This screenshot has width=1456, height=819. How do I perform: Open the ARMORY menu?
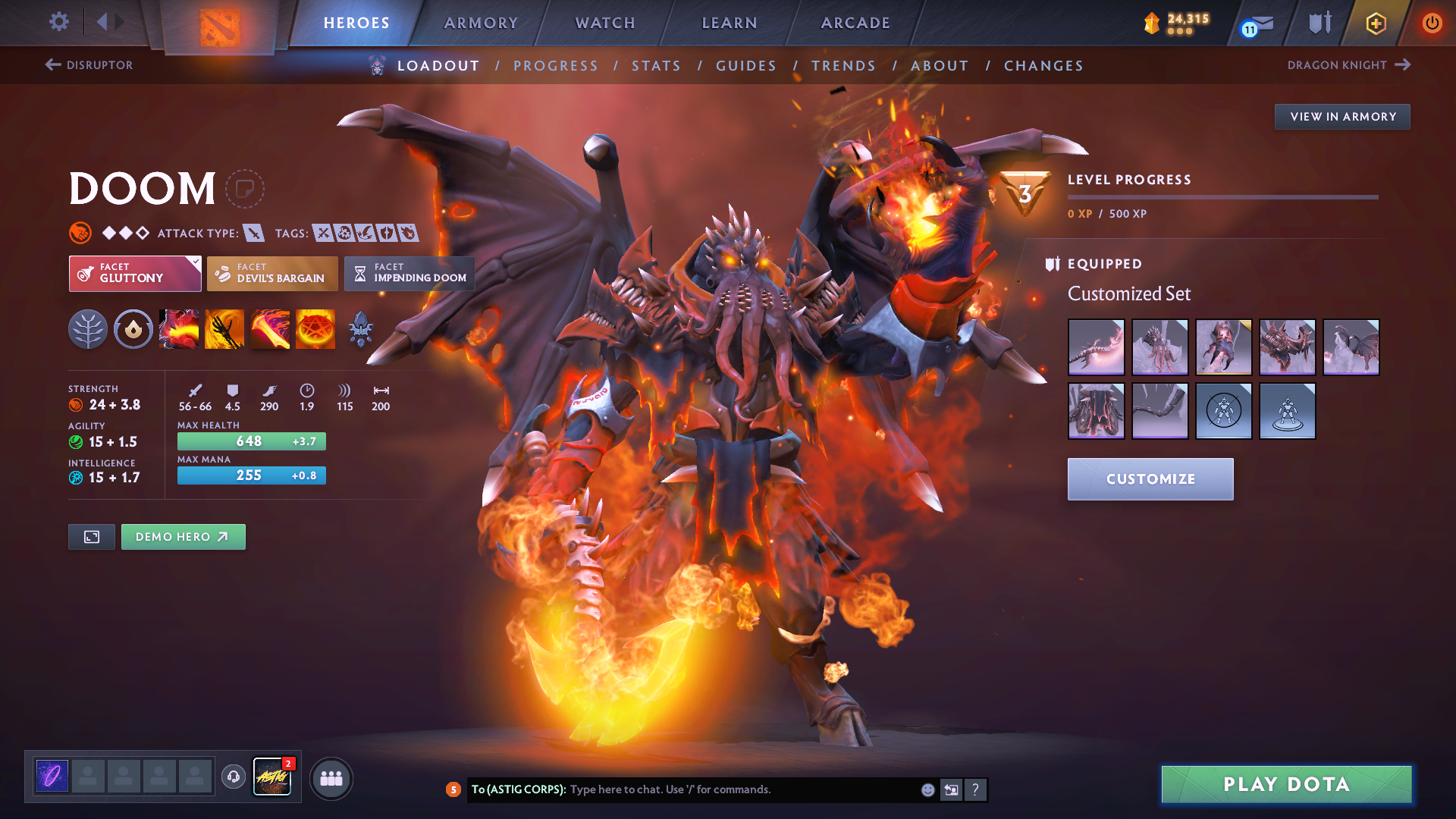(481, 23)
